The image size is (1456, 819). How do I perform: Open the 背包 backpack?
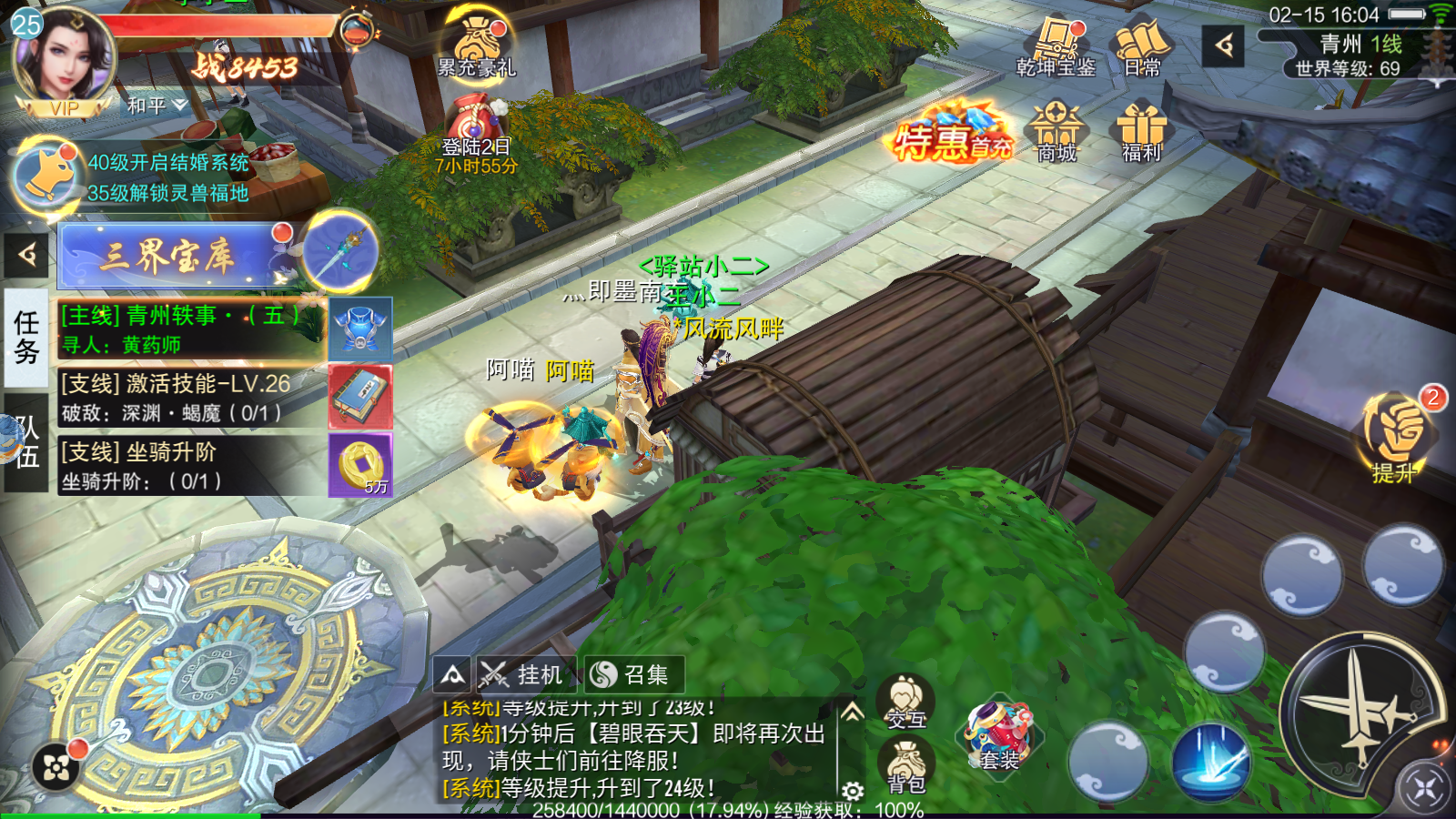(x=905, y=766)
